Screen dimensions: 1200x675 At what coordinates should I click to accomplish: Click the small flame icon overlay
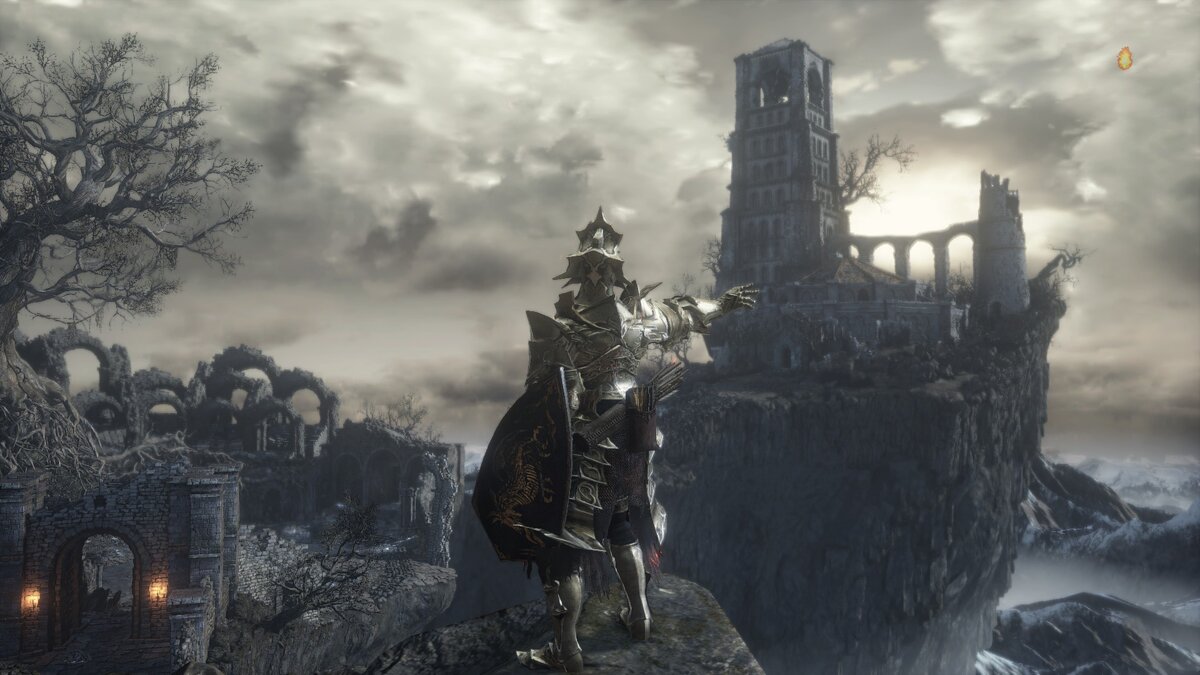tap(1124, 59)
